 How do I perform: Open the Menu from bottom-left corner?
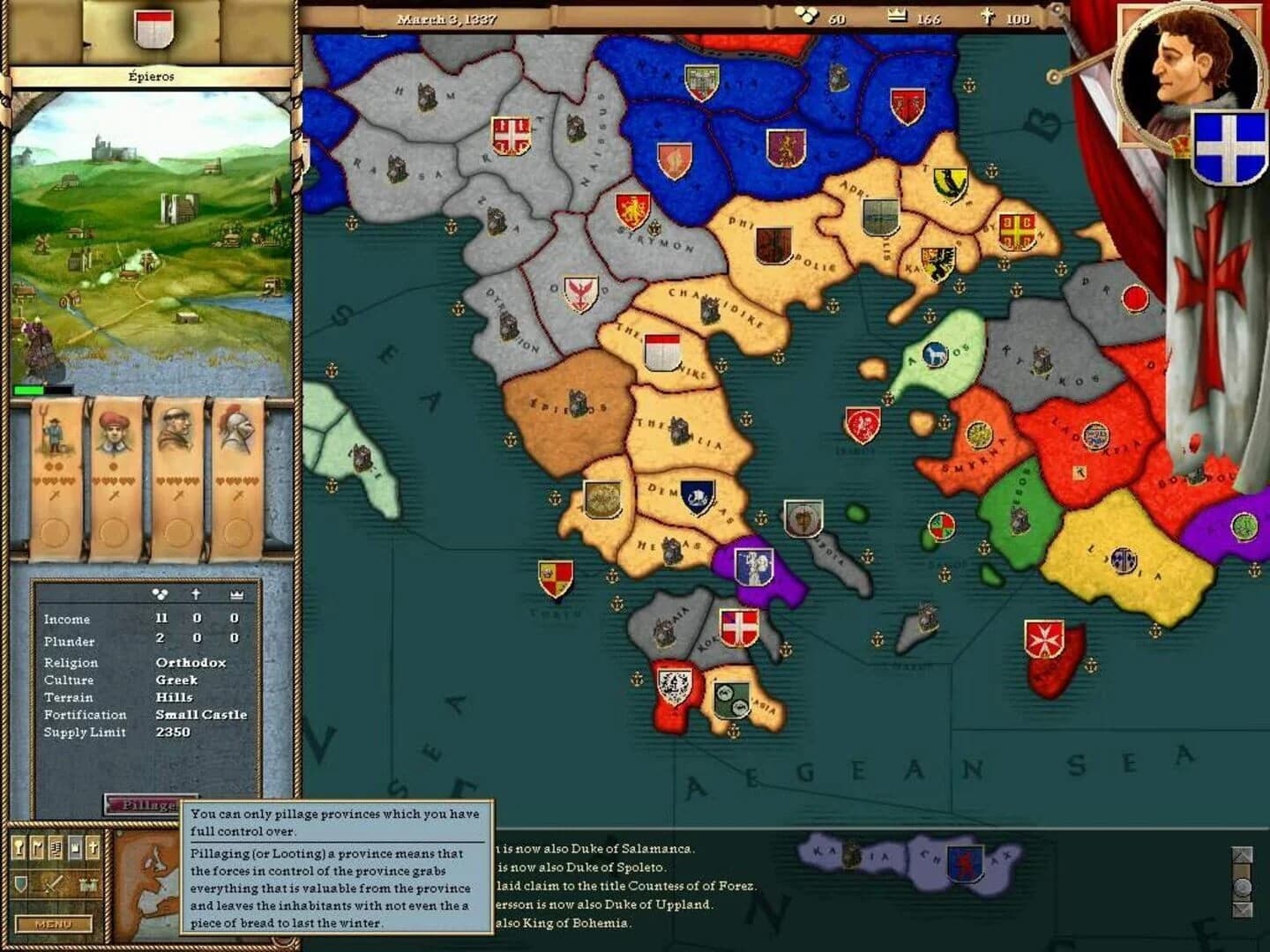(x=54, y=924)
